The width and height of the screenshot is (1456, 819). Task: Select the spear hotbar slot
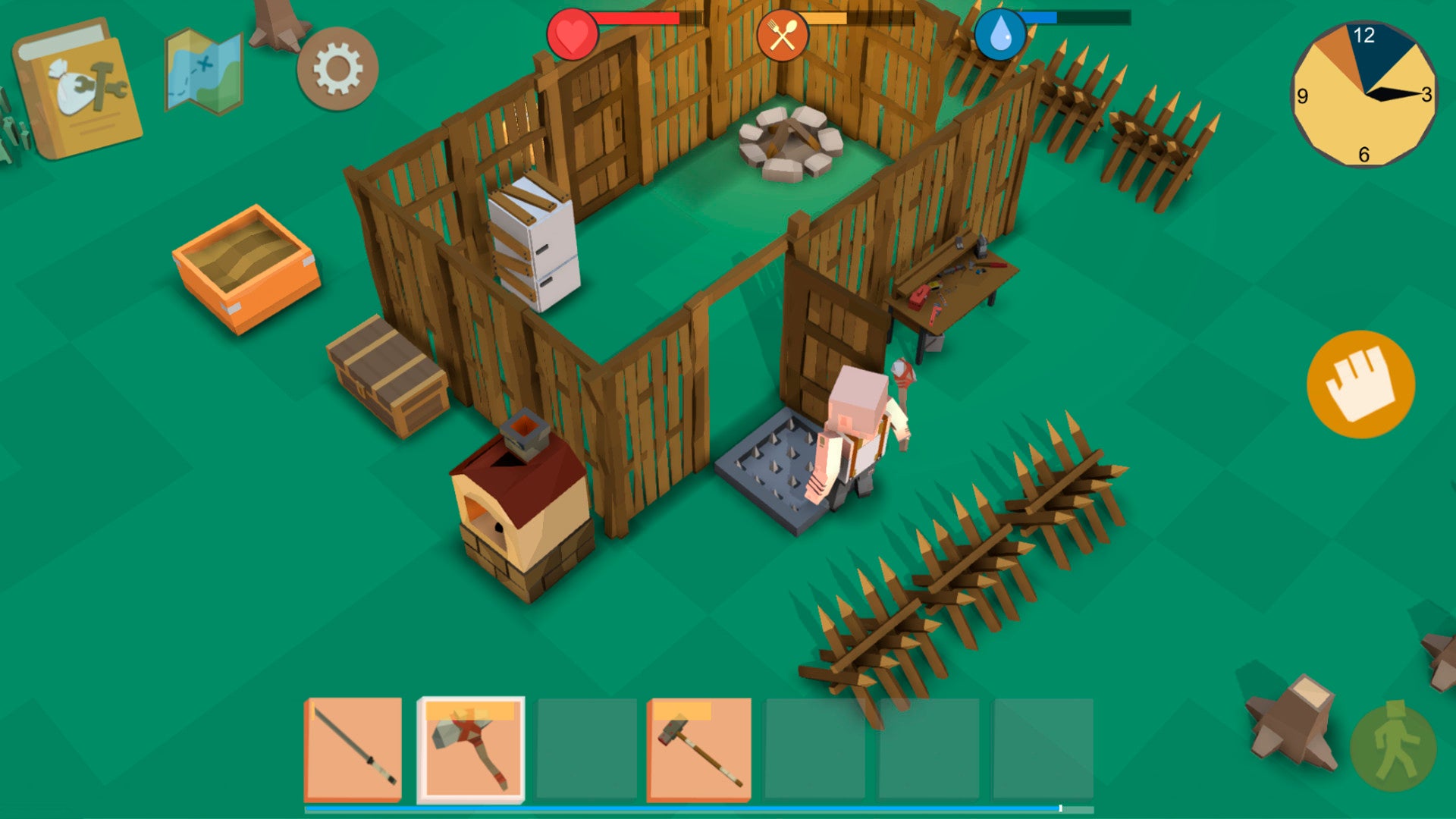tap(353, 749)
